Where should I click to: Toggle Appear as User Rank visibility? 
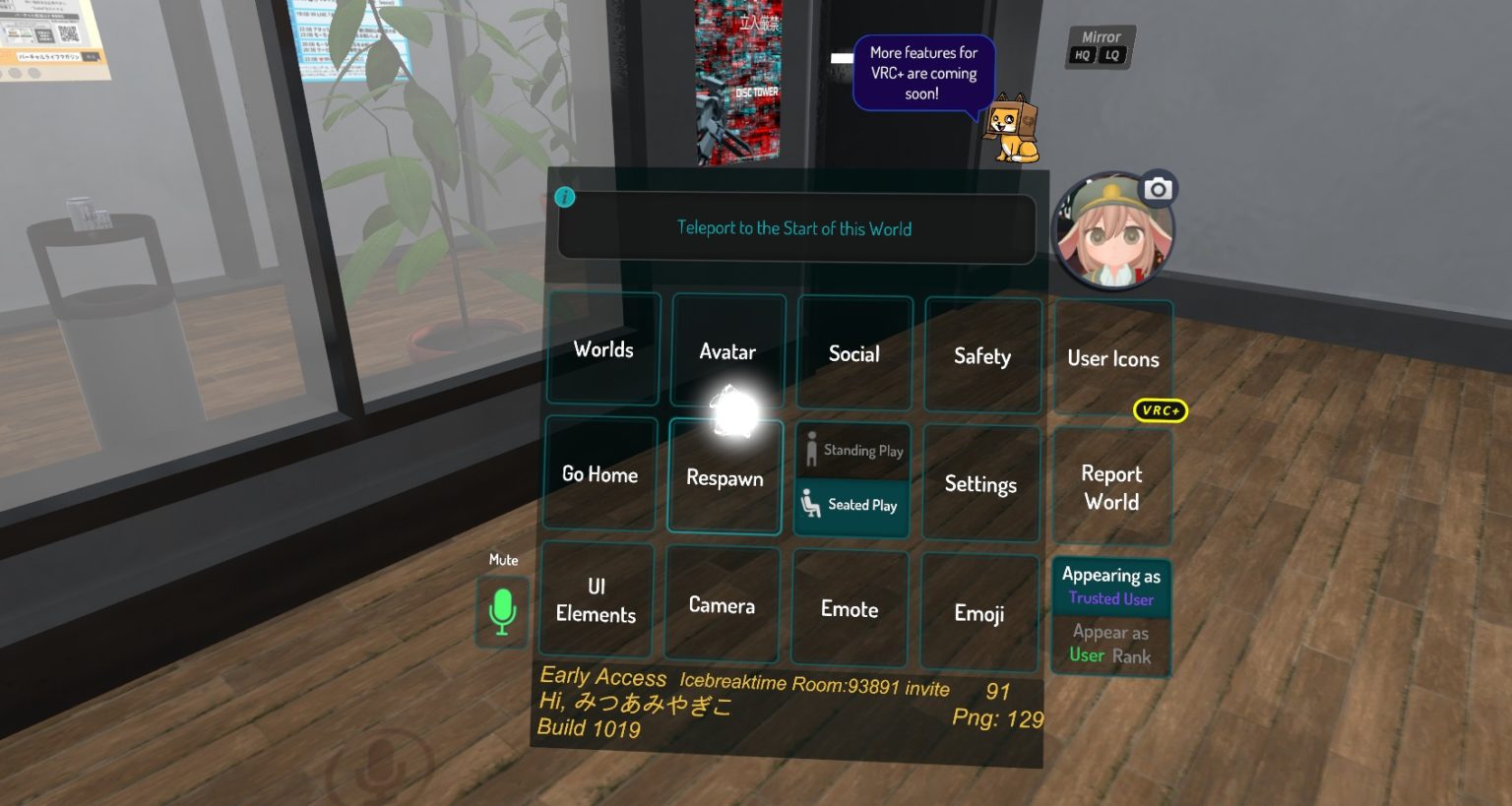pyautogui.click(x=1110, y=643)
